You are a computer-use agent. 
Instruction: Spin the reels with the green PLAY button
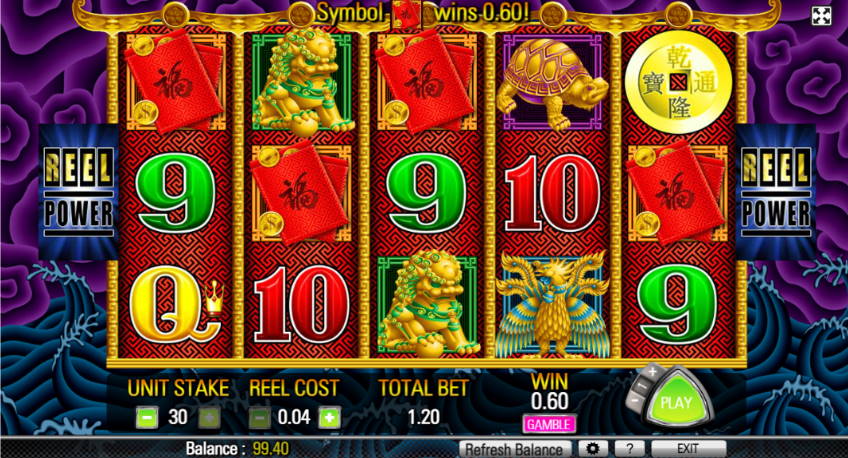pyautogui.click(x=678, y=405)
